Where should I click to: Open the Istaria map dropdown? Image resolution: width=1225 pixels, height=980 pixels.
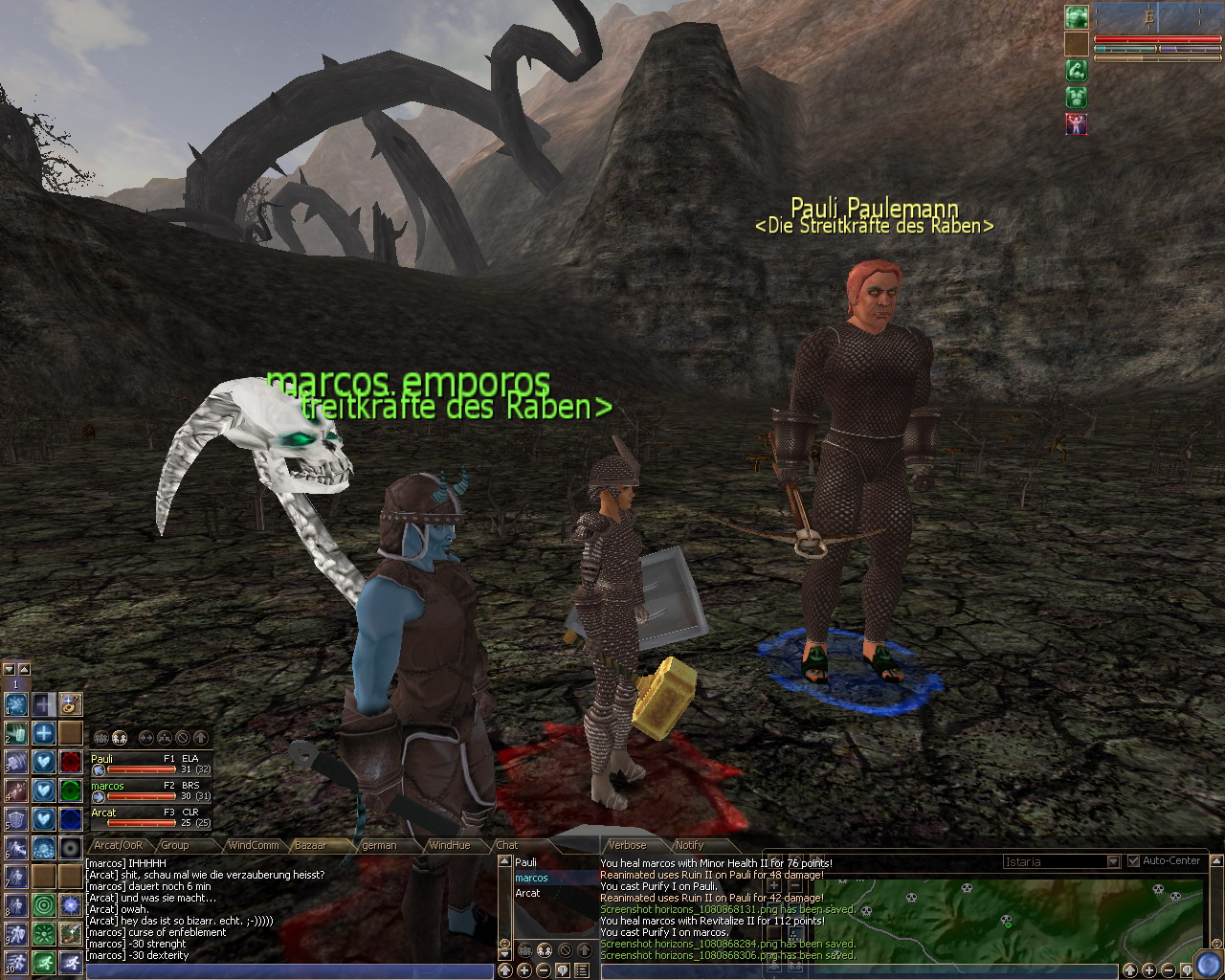(x=1112, y=861)
